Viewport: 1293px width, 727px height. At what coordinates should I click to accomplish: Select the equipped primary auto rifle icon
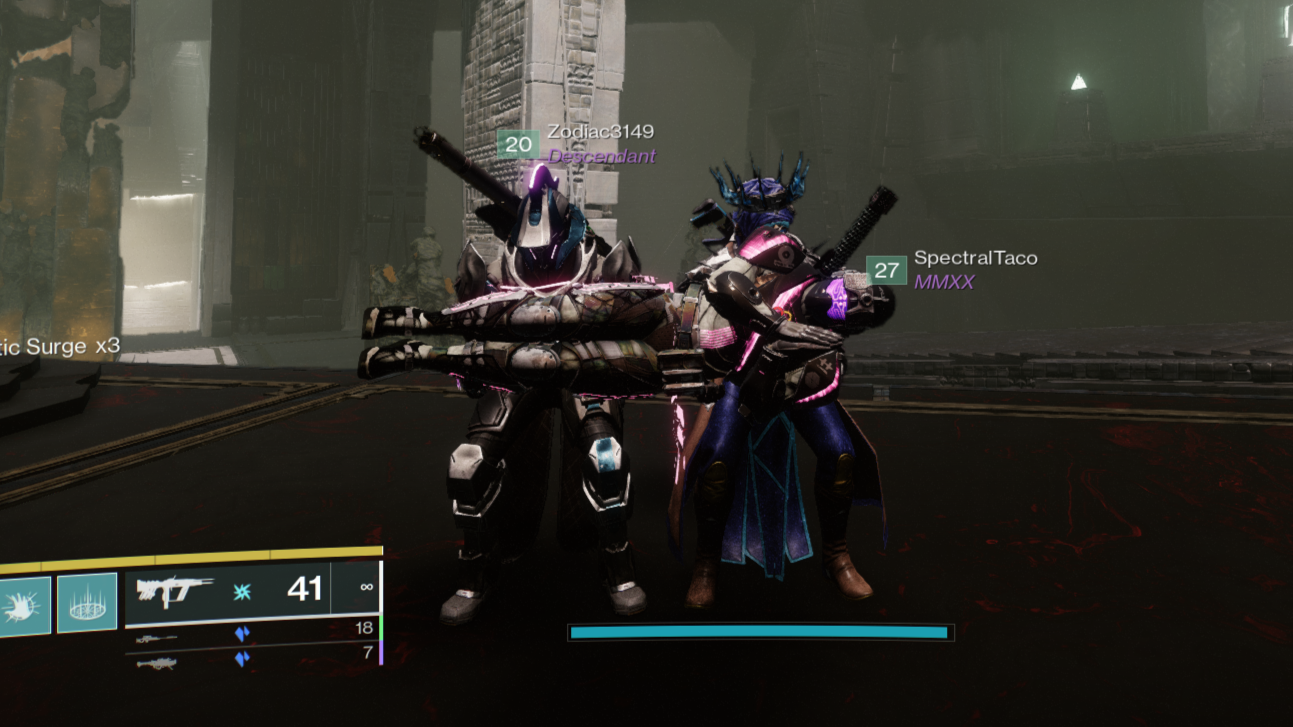[x=171, y=592]
